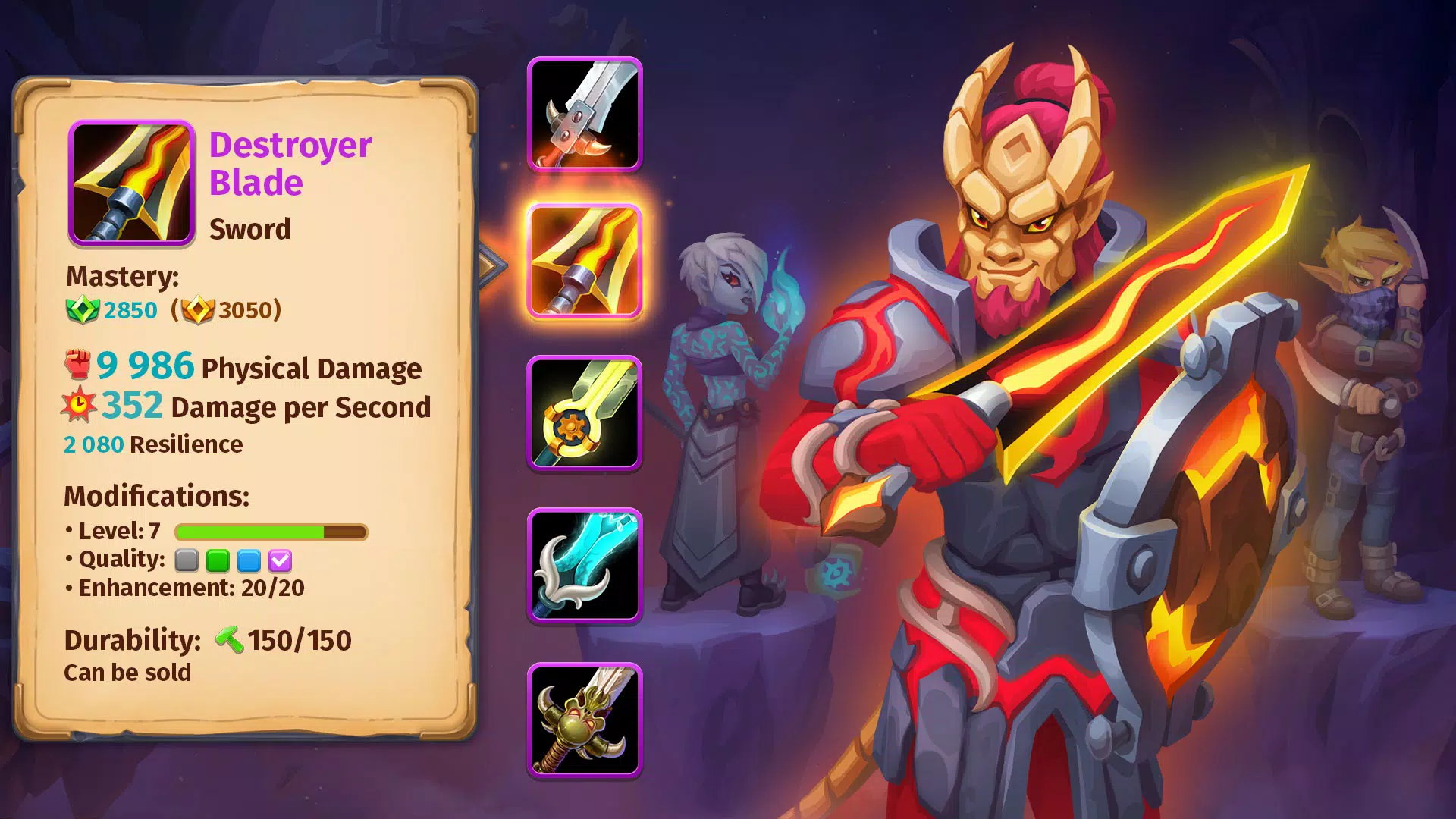The image size is (1456, 819).
Task: Click the Can be sold label
Action: tap(127, 672)
